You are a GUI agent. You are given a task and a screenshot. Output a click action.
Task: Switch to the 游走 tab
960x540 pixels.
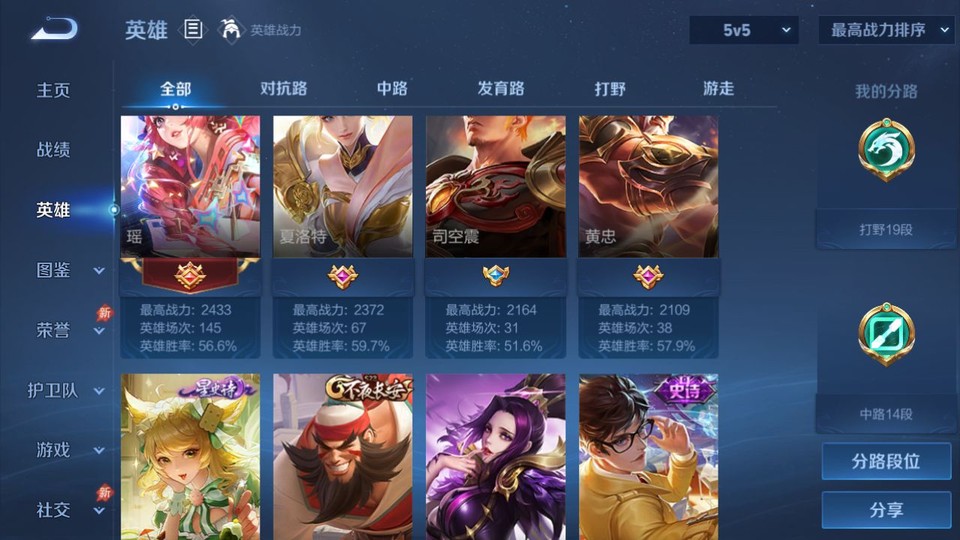point(718,89)
